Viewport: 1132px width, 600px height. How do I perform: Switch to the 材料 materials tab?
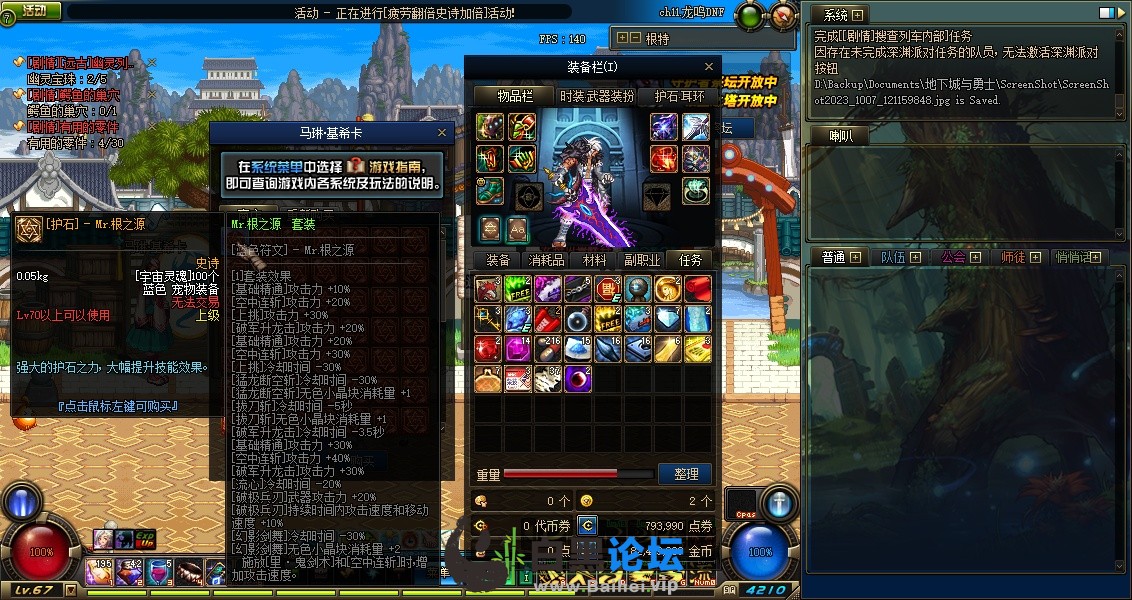pyautogui.click(x=594, y=260)
